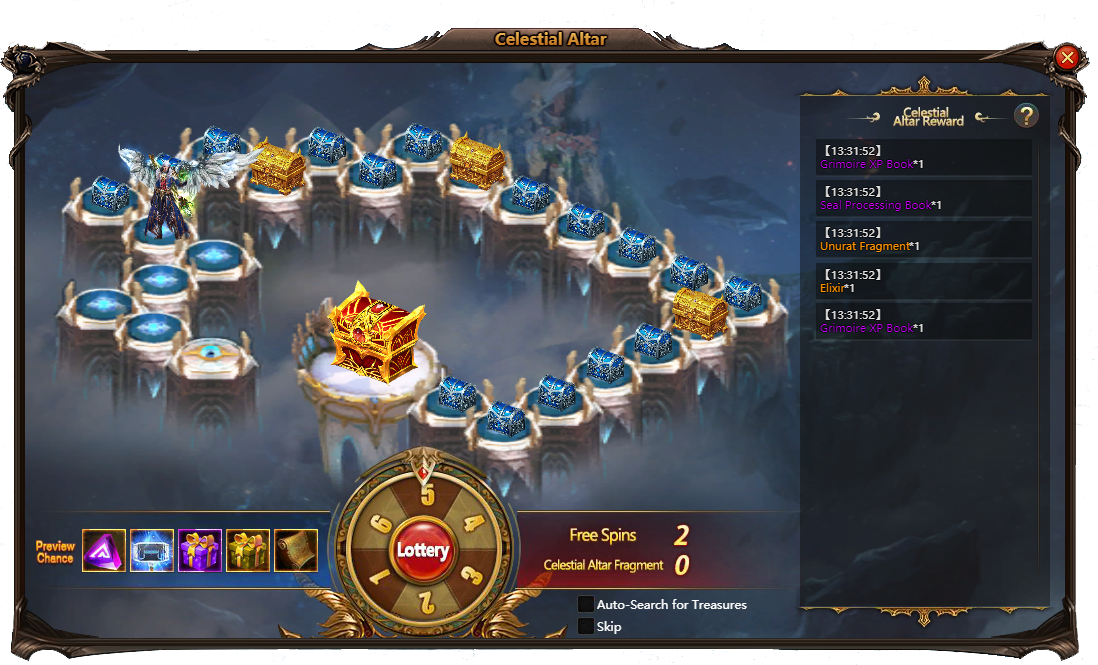Screen dimensions: 1098x665
Task: Spin the red Lottery button
Action: click(x=423, y=550)
